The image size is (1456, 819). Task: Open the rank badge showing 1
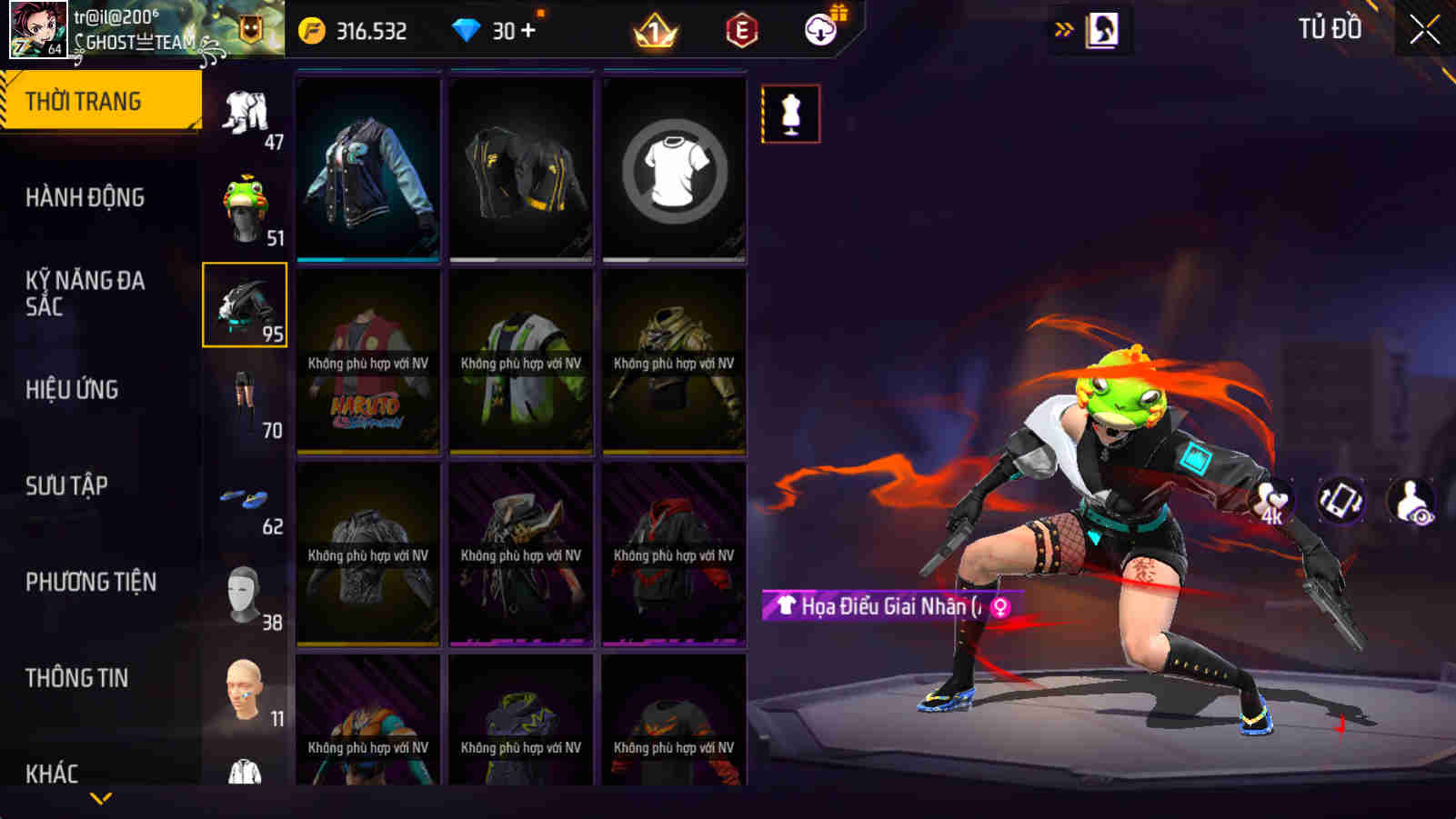pyautogui.click(x=655, y=31)
